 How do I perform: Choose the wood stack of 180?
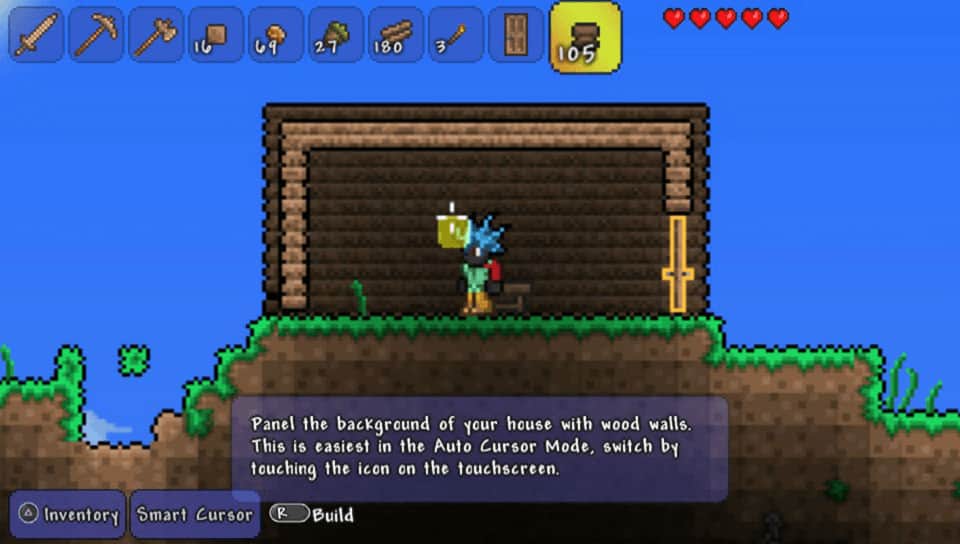pos(397,35)
